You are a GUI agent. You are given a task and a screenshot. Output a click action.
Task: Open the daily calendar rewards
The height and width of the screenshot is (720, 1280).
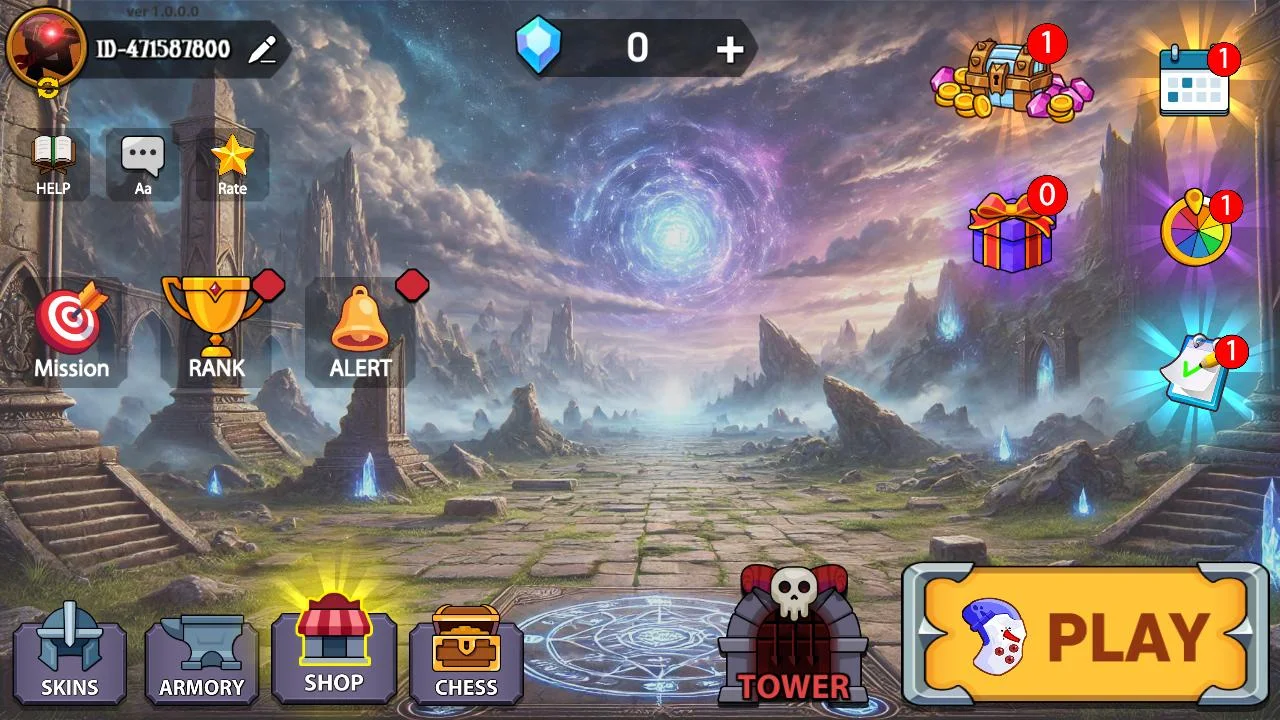pyautogui.click(x=1193, y=80)
